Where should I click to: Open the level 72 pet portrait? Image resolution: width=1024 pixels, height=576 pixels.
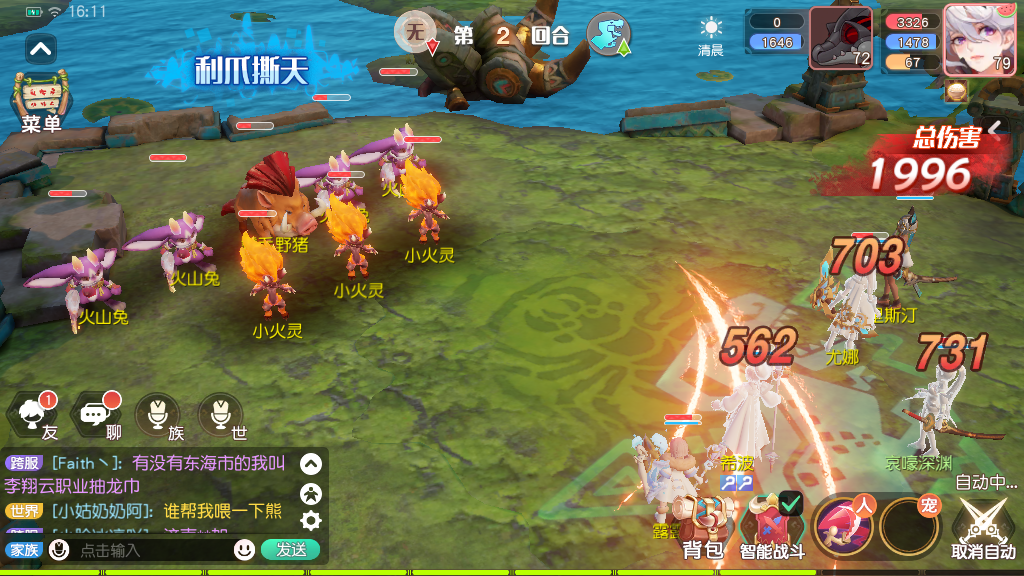pos(840,38)
